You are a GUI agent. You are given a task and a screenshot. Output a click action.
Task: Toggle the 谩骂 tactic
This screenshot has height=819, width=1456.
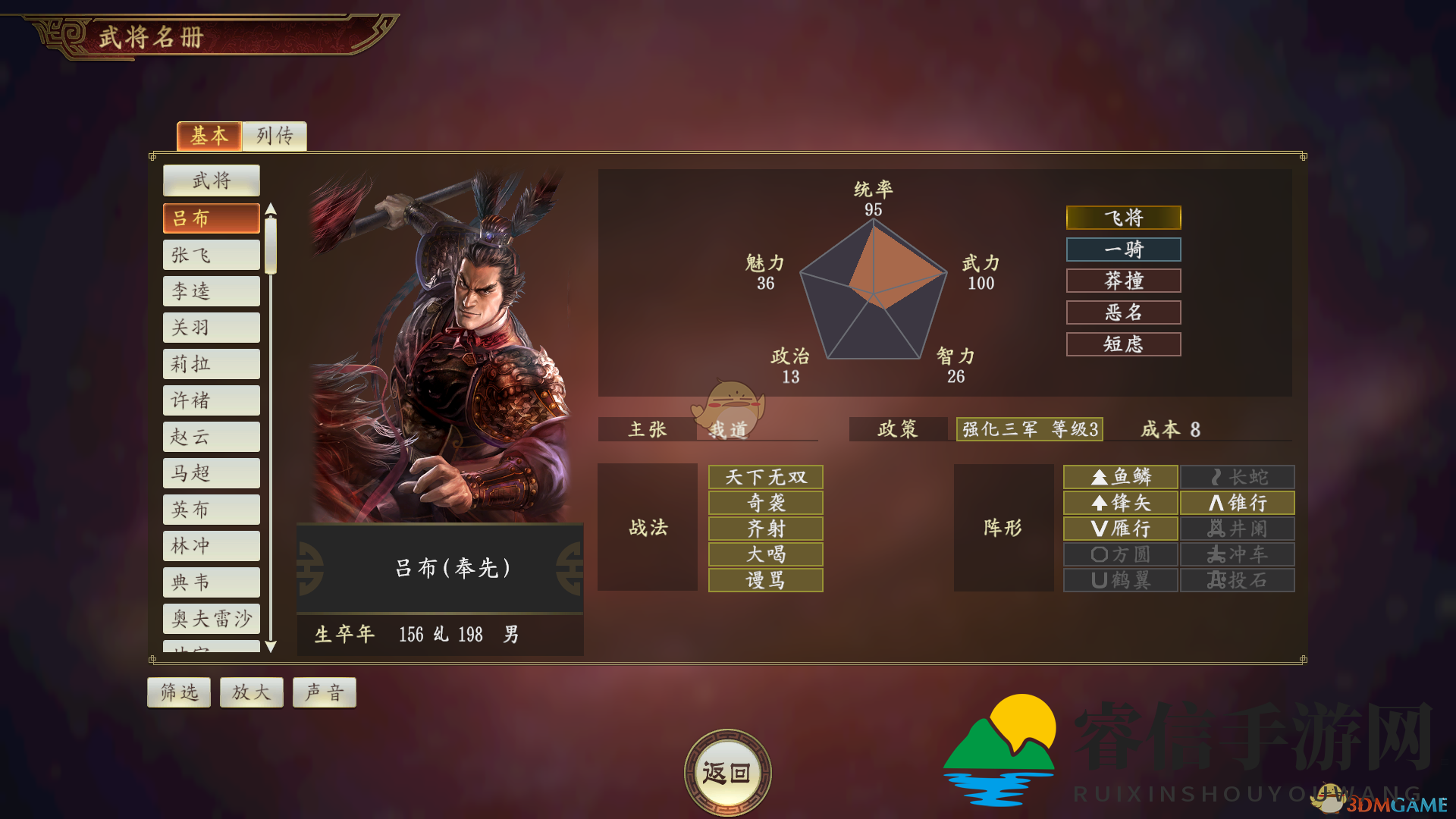tap(764, 580)
